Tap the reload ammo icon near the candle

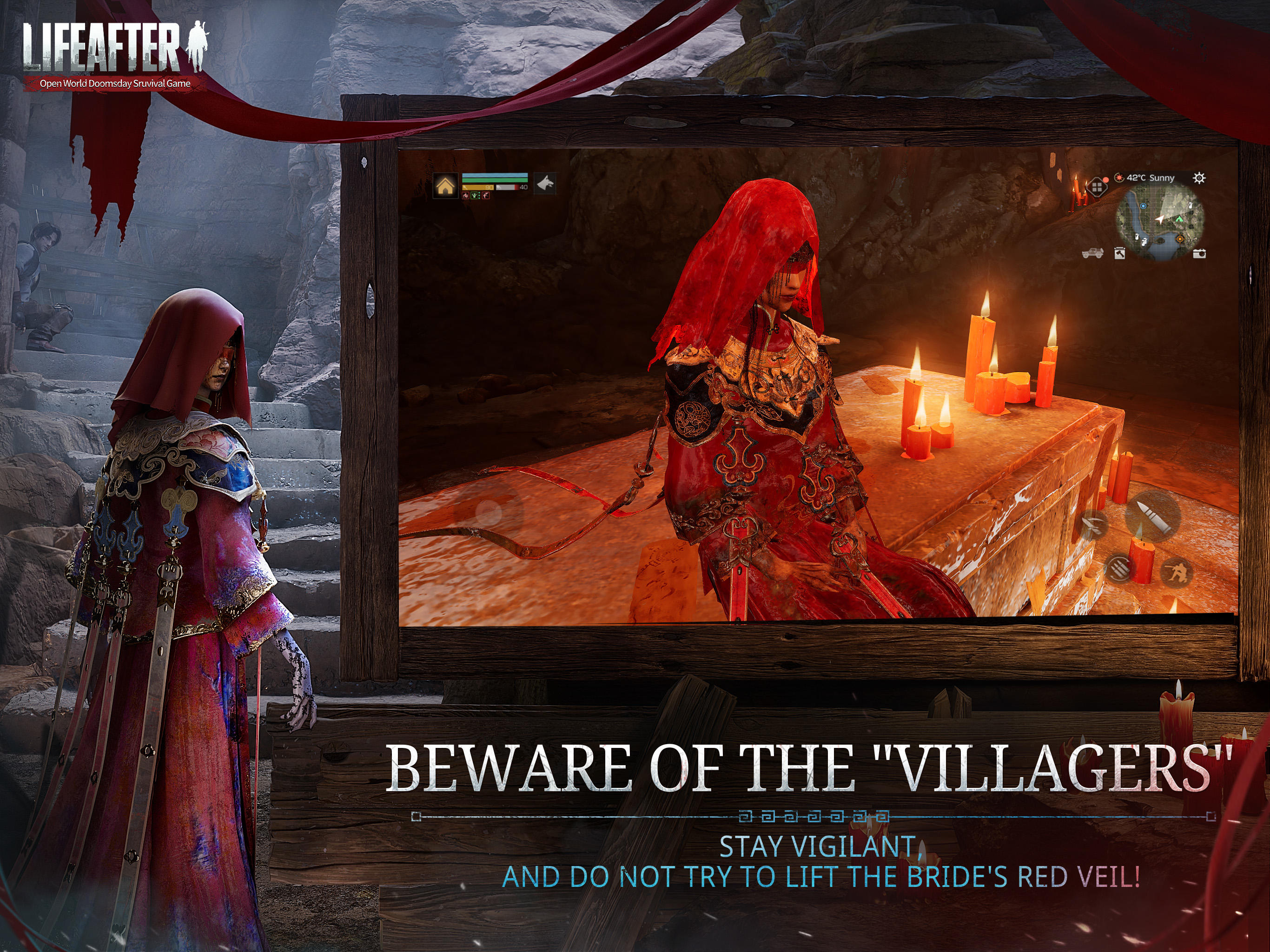tap(1119, 569)
